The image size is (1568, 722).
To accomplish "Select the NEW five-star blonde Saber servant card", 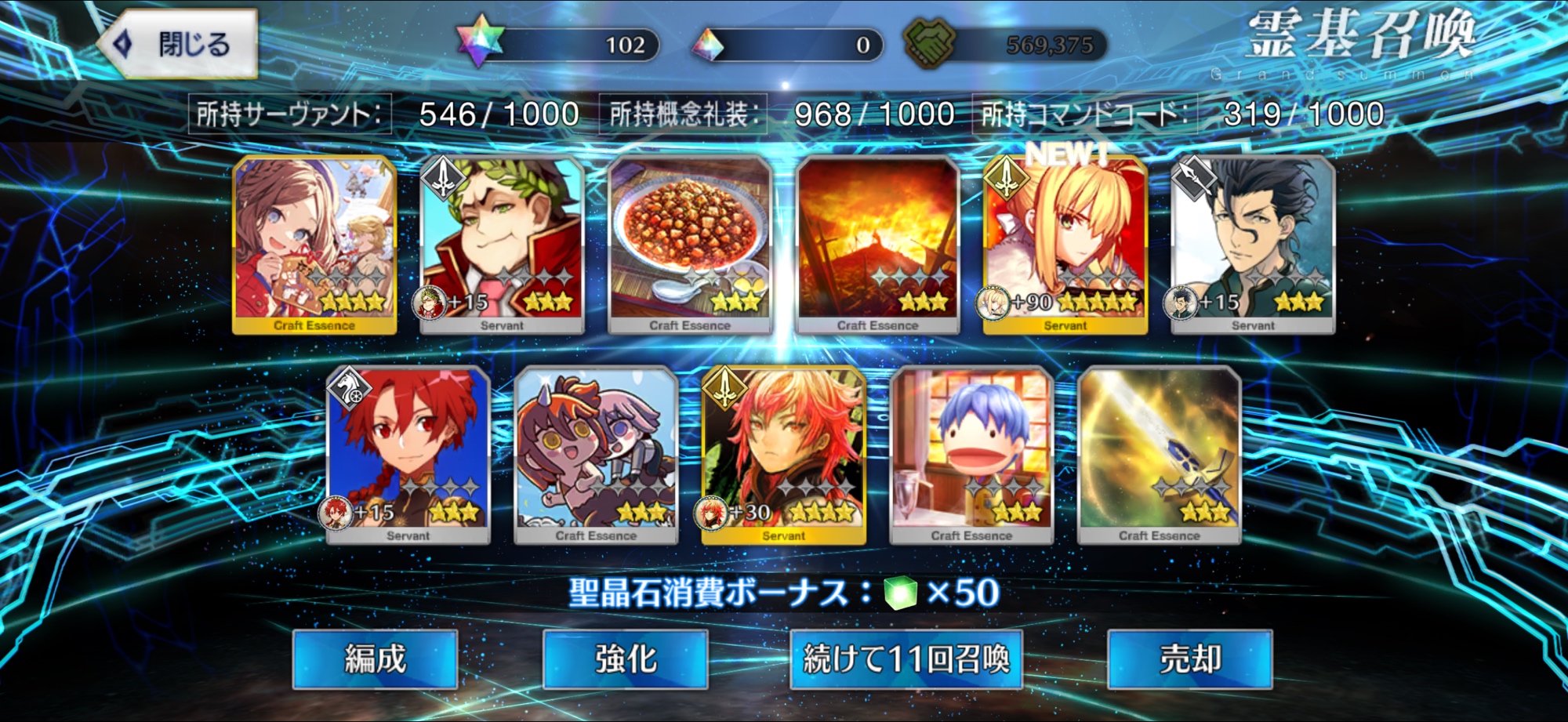I will [x=1065, y=245].
